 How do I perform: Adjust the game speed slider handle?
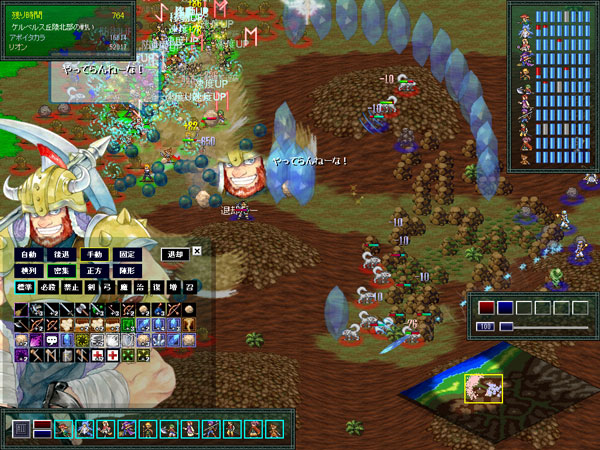506,326
